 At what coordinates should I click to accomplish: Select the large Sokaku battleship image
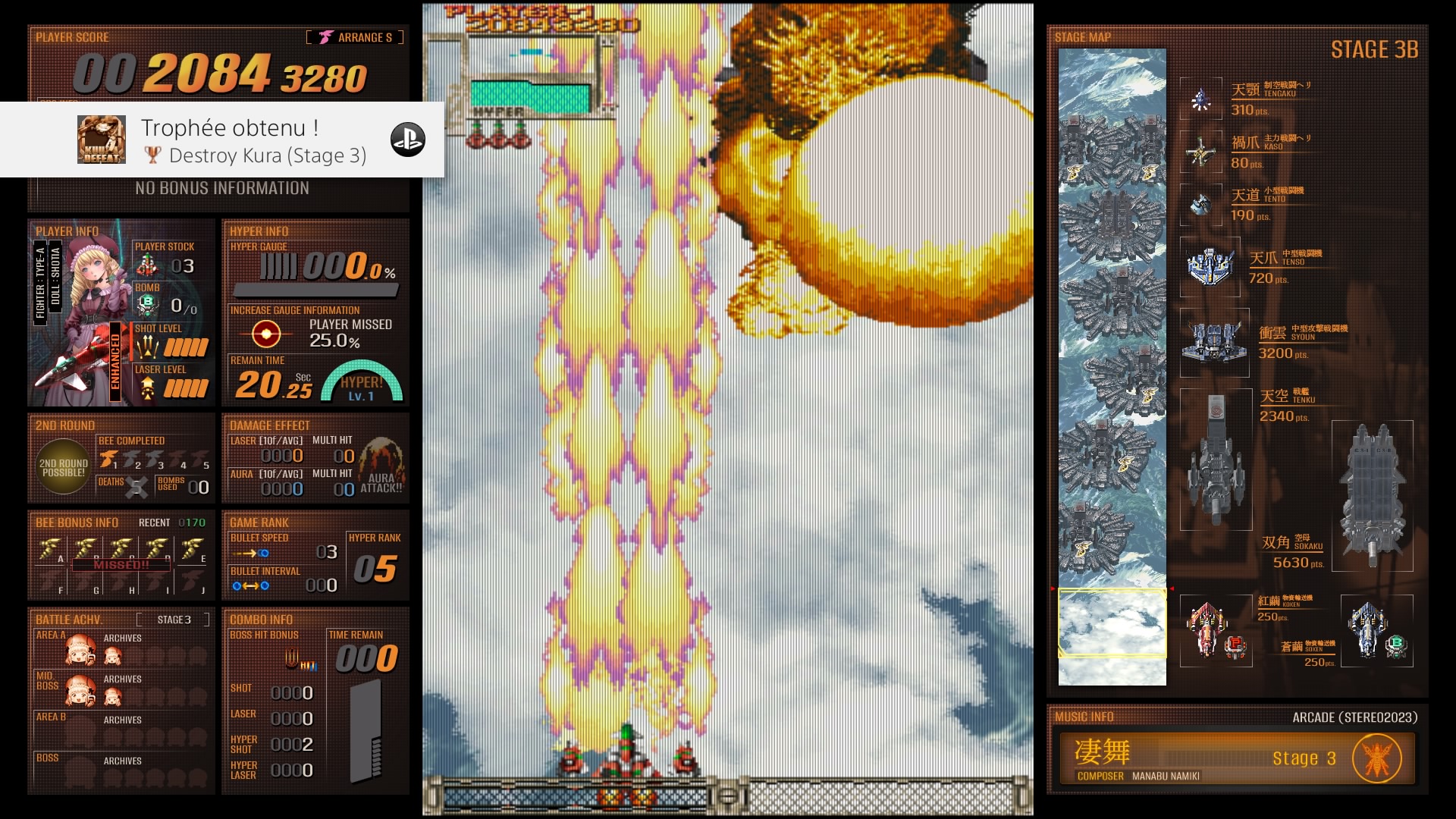1372,495
